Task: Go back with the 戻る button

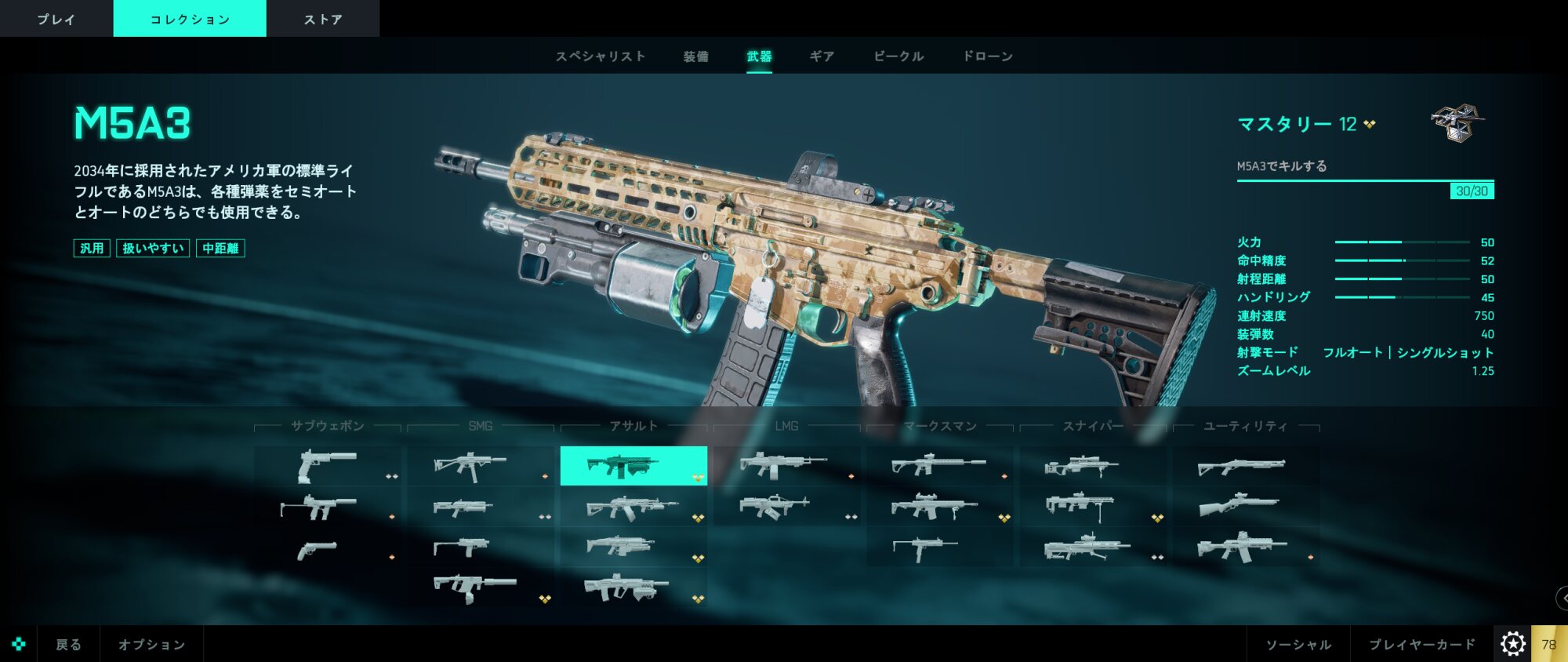Action: tap(68, 644)
